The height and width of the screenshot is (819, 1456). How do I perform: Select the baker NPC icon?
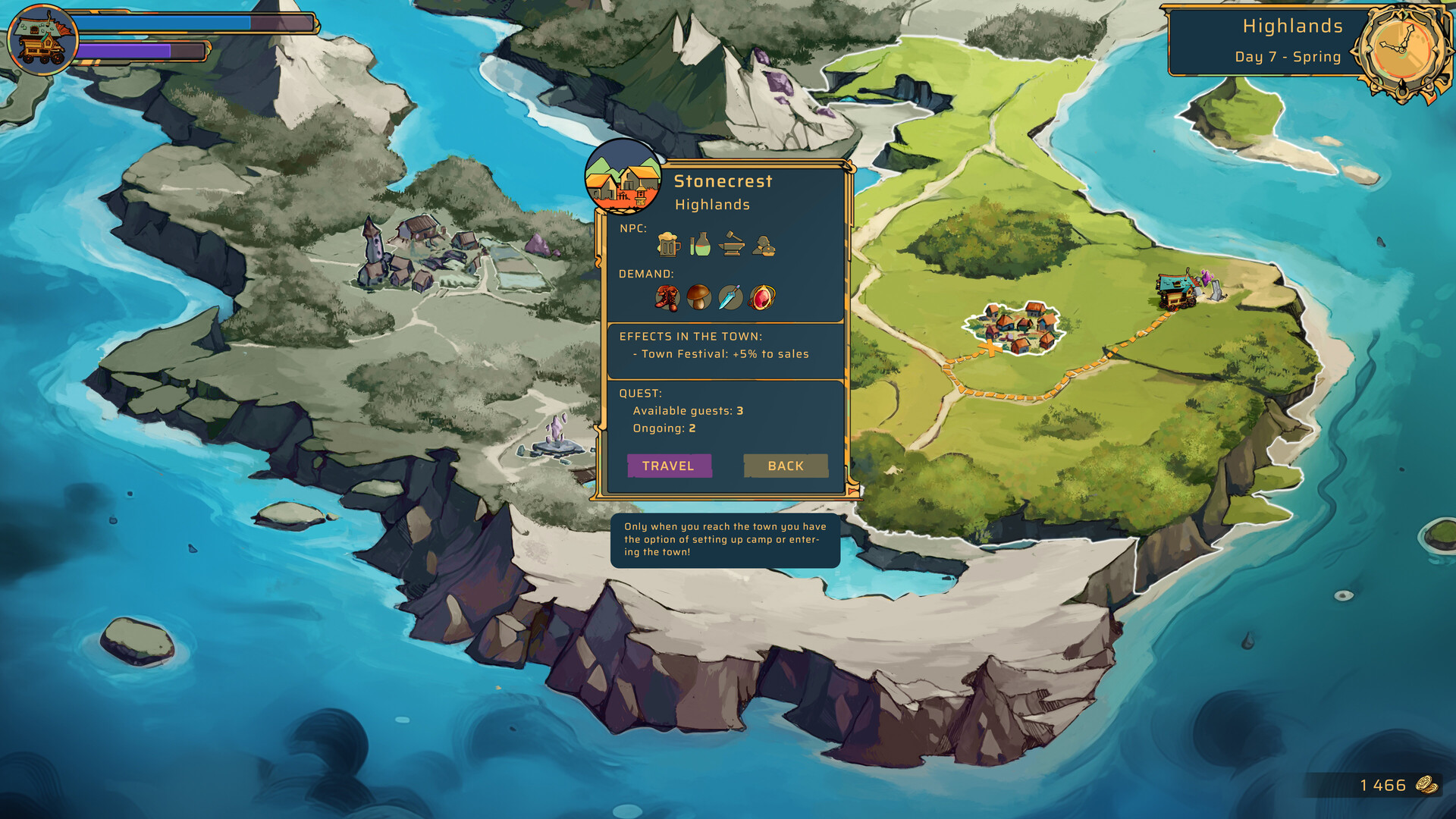coord(763,247)
